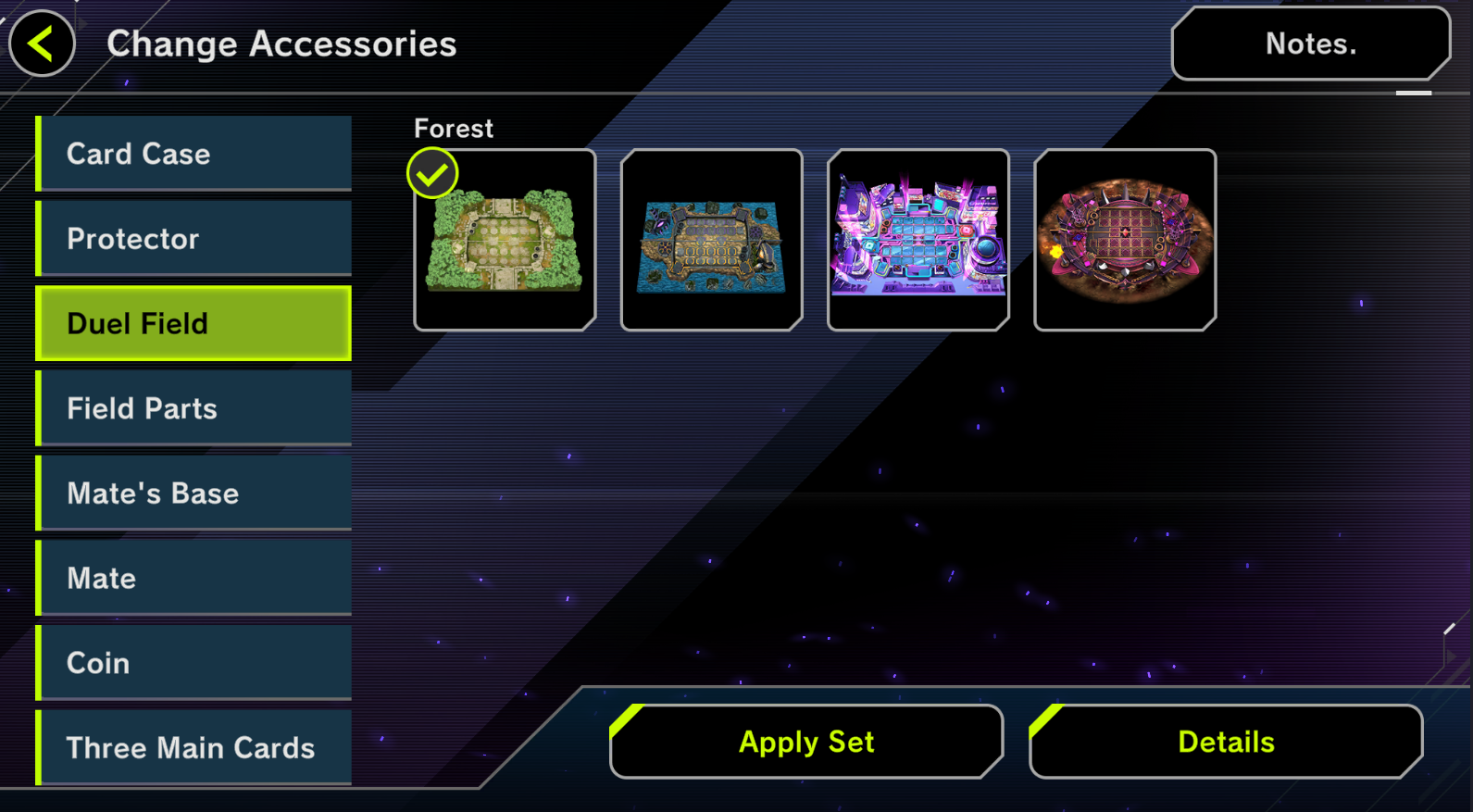
Task: Show the Mate's Base category
Action: click(x=194, y=493)
